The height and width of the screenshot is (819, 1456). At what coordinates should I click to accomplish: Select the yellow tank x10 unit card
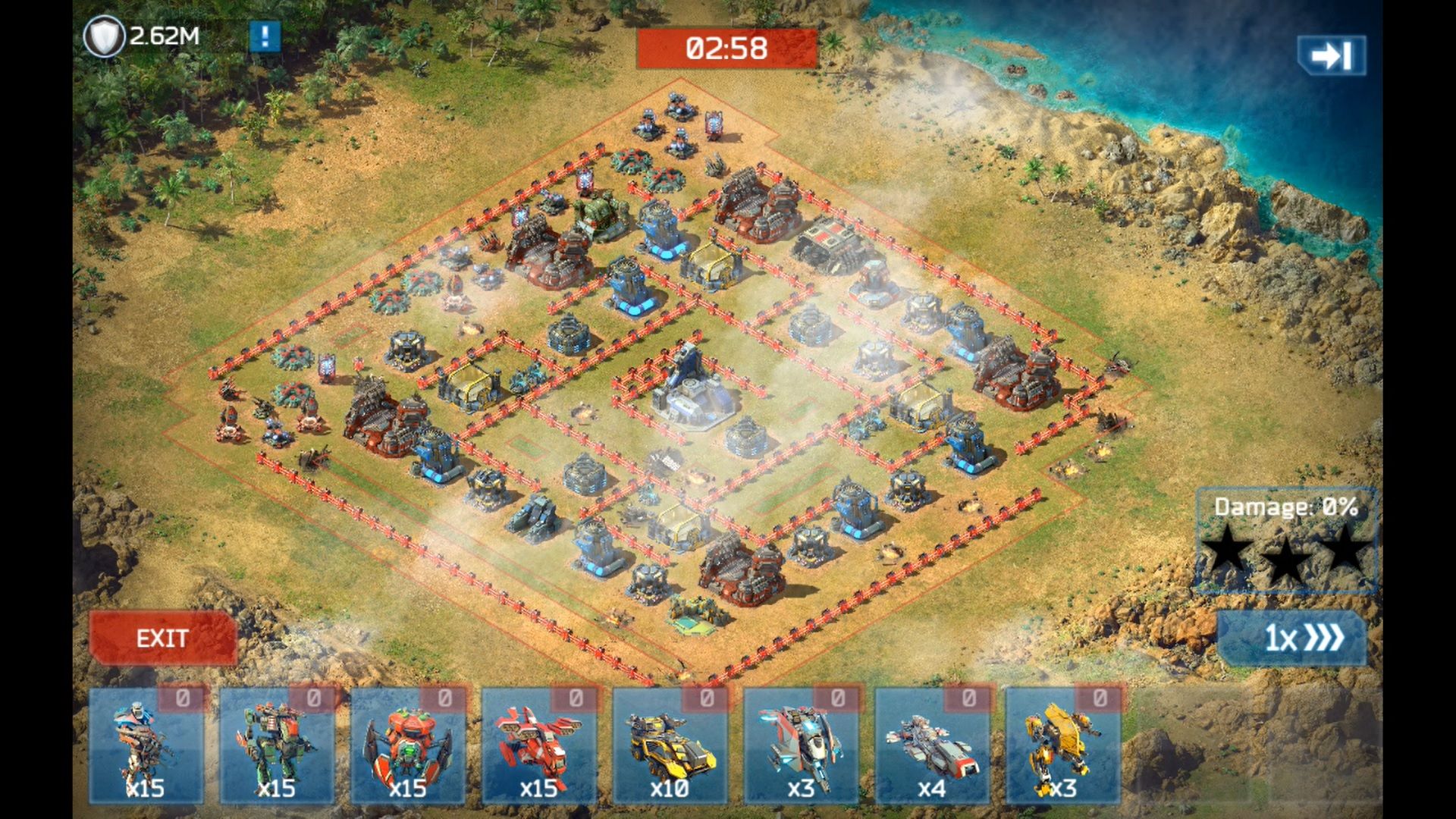pos(670,746)
